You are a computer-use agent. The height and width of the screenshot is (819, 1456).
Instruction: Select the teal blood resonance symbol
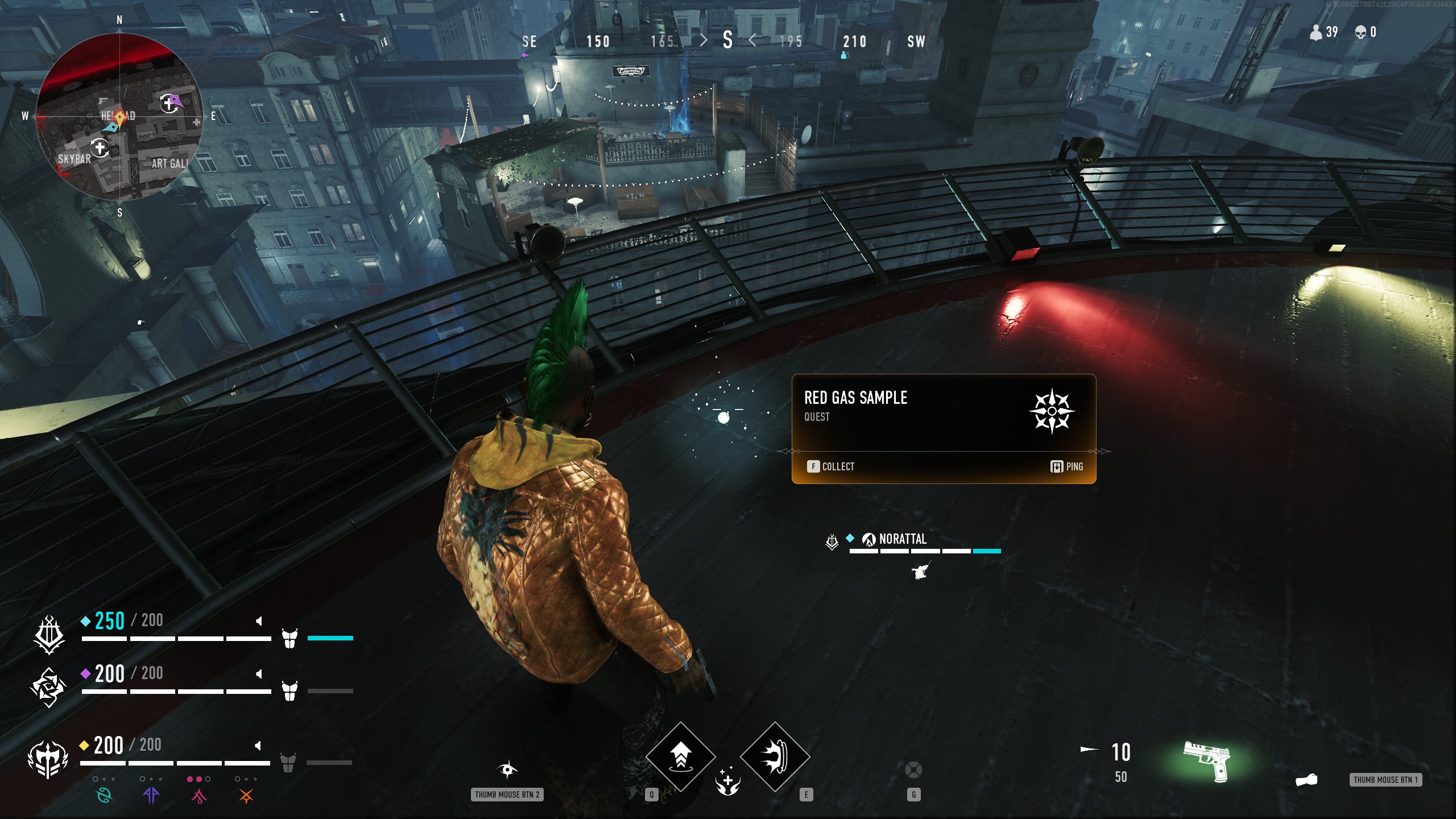[x=105, y=795]
